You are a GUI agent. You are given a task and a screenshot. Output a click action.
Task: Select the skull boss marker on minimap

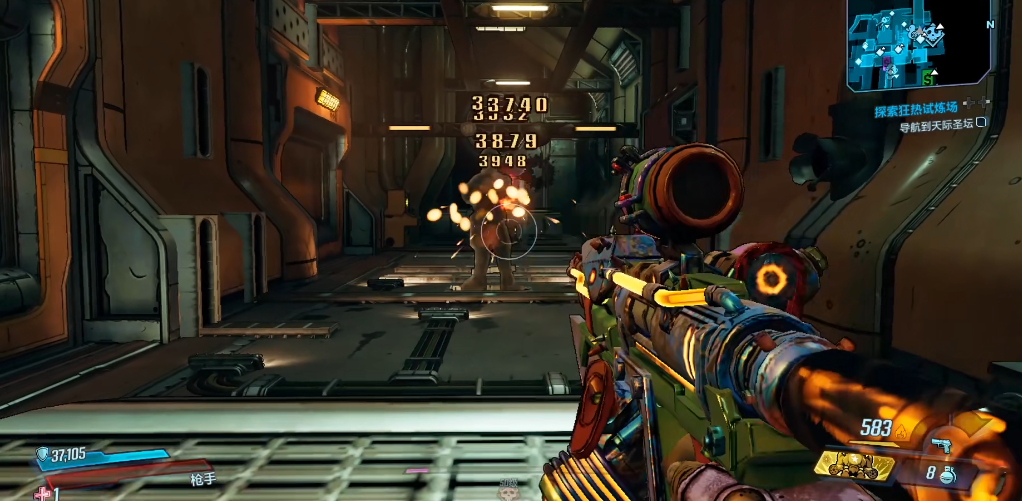click(x=933, y=34)
